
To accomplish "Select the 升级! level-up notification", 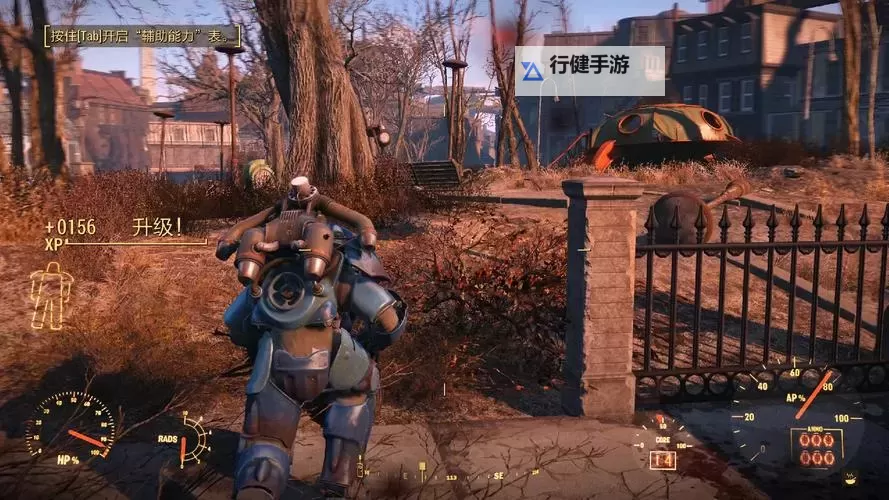I will pos(157,227).
